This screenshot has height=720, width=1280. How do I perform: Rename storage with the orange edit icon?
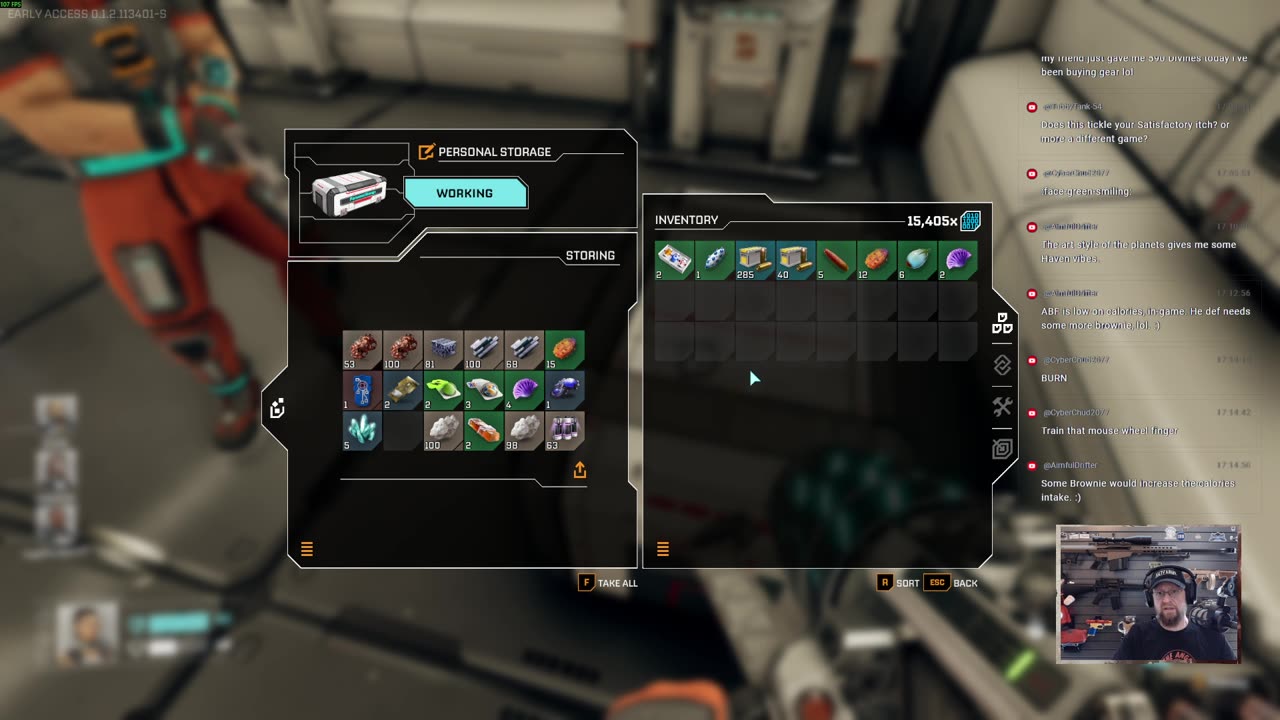(427, 152)
